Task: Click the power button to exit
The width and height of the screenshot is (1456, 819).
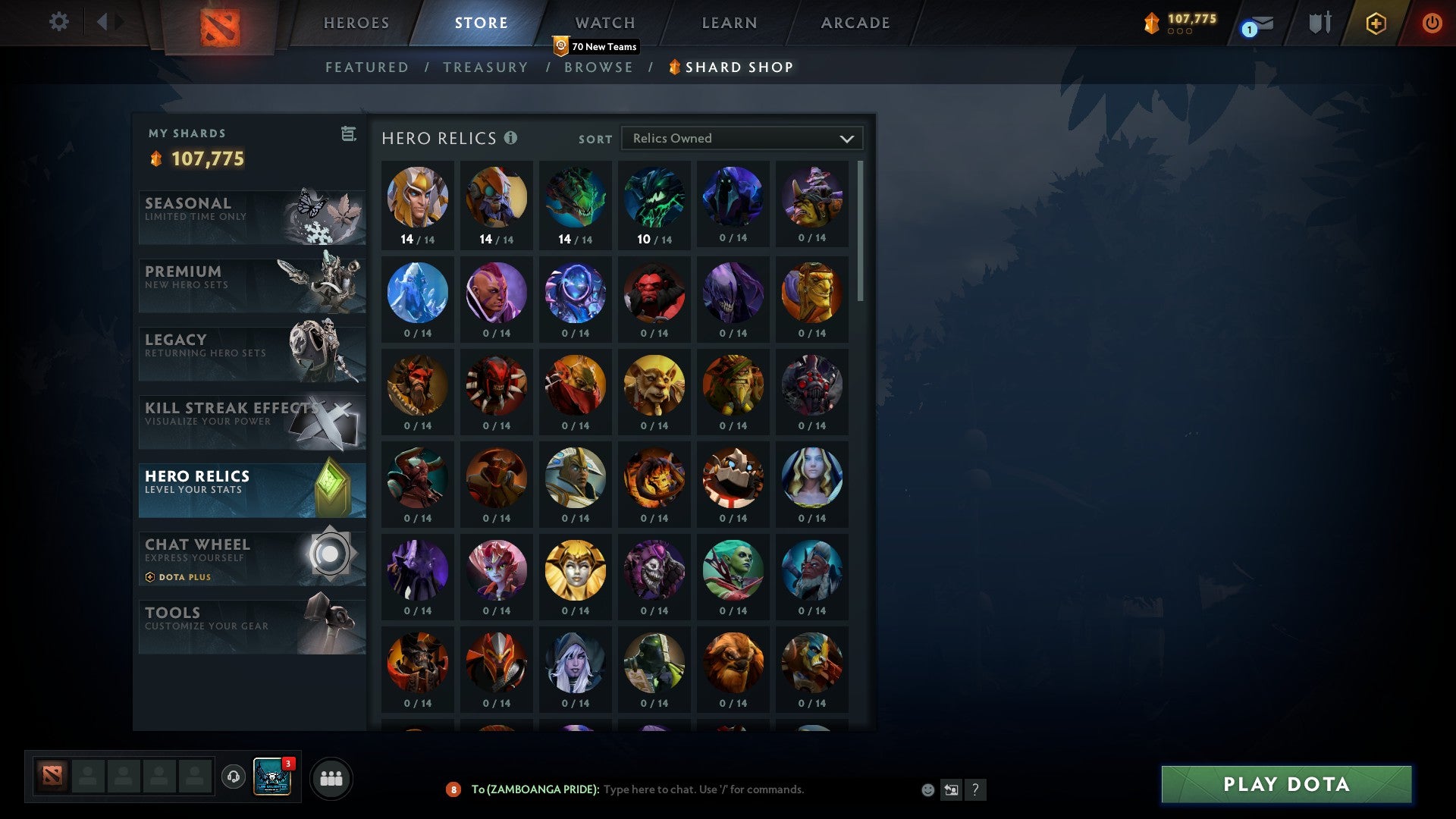Action: (1432, 23)
